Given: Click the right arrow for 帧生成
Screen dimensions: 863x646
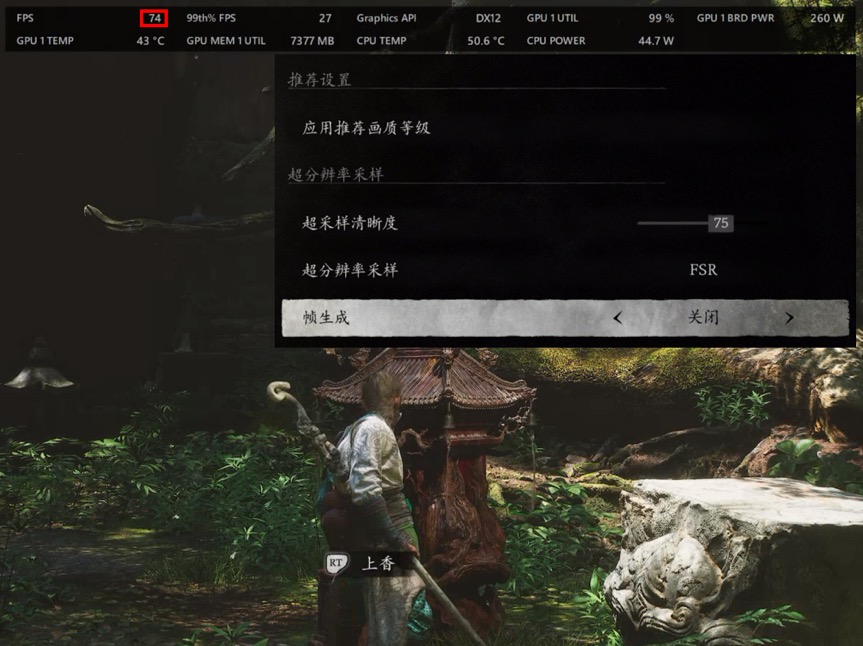Looking at the screenshot, I should [789, 318].
